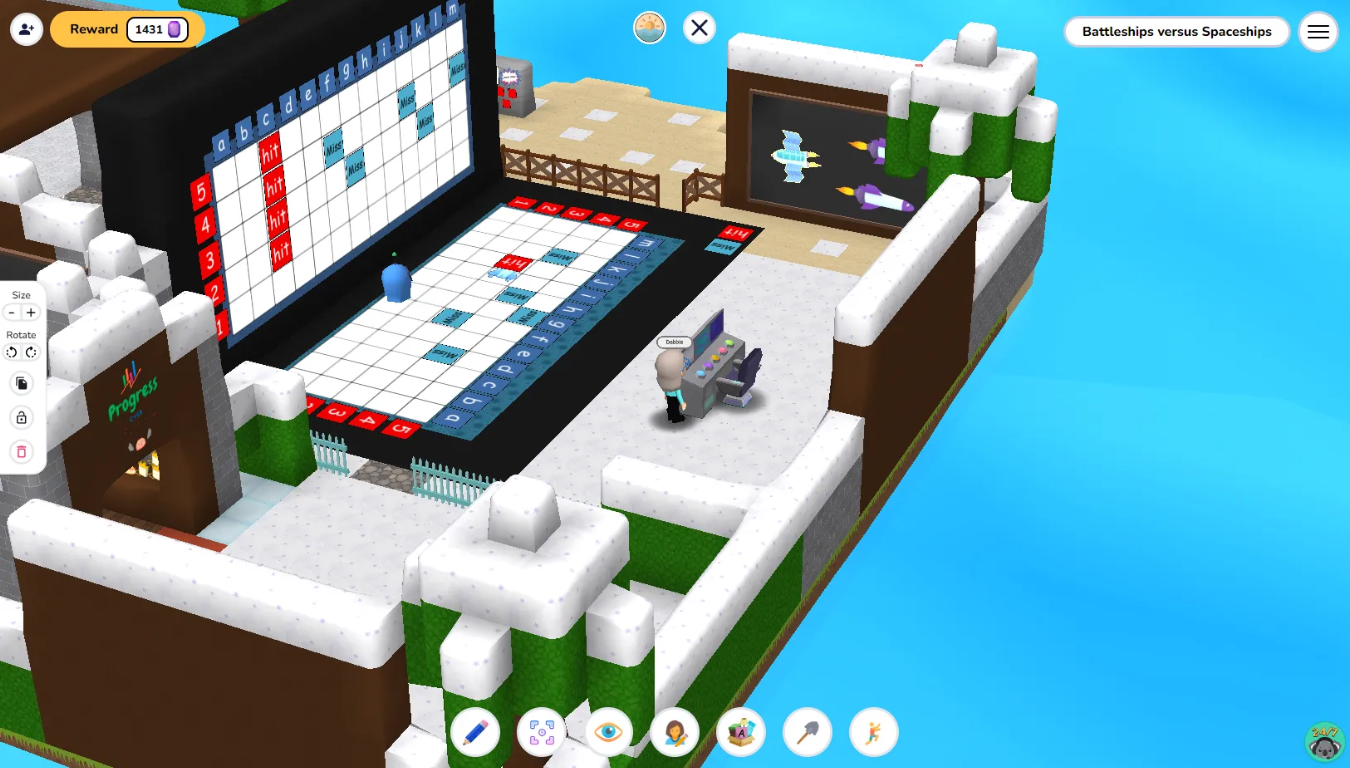Viewport: 1350px width, 768px height.
Task: Open the Reward counter showing 1431
Action: (x=127, y=29)
